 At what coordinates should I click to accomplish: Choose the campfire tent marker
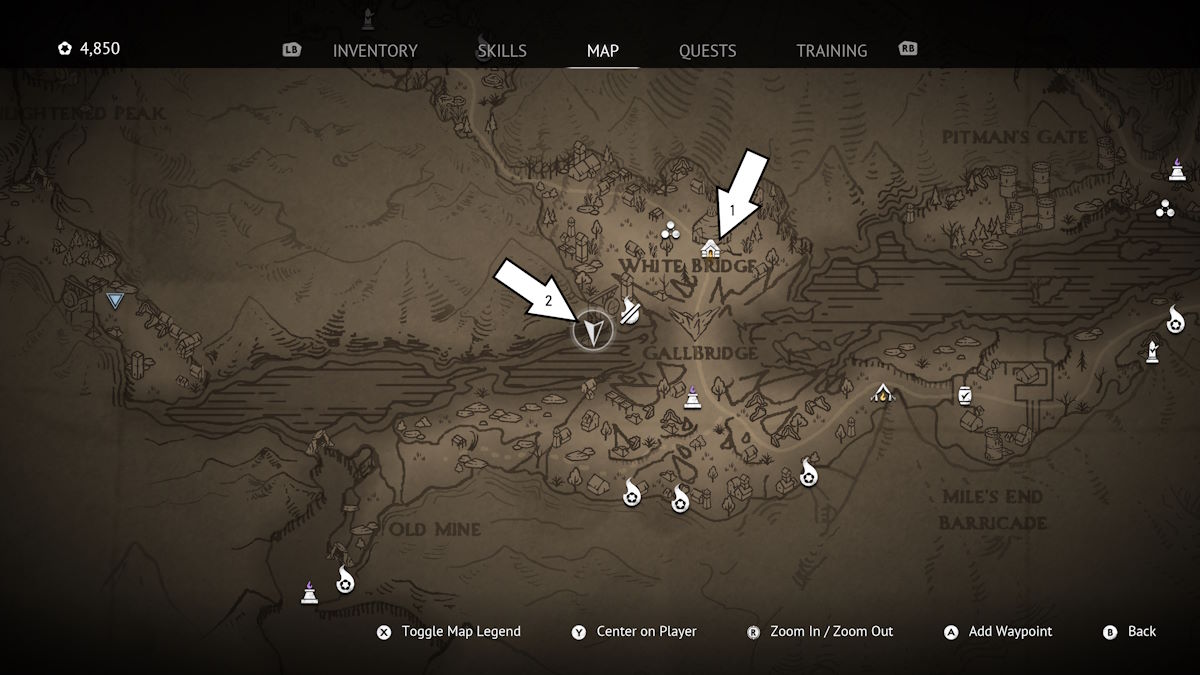click(x=882, y=393)
